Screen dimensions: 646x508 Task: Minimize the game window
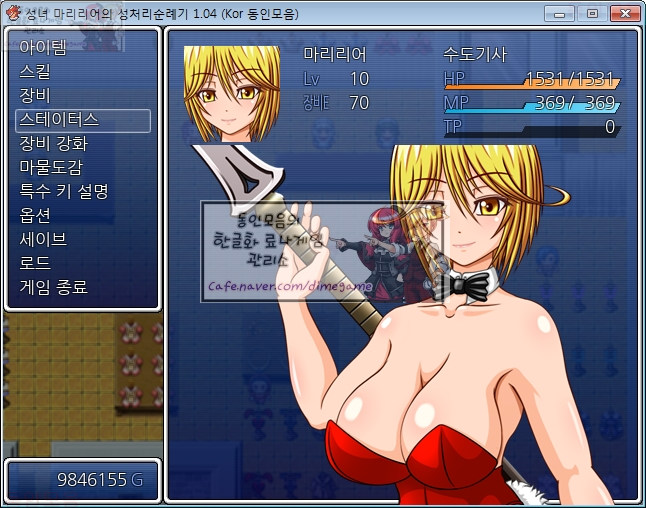(x=566, y=13)
